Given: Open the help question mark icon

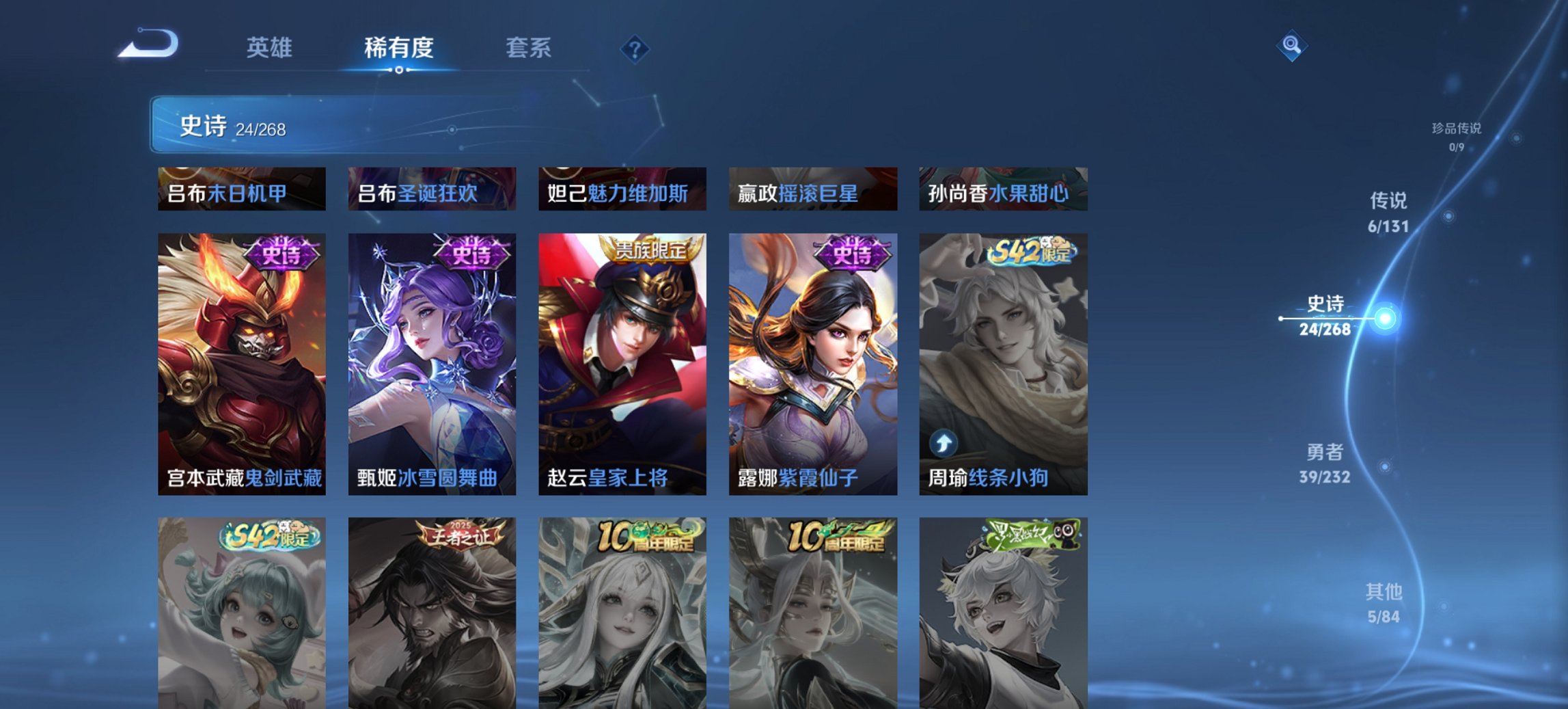Looking at the screenshot, I should [x=634, y=48].
